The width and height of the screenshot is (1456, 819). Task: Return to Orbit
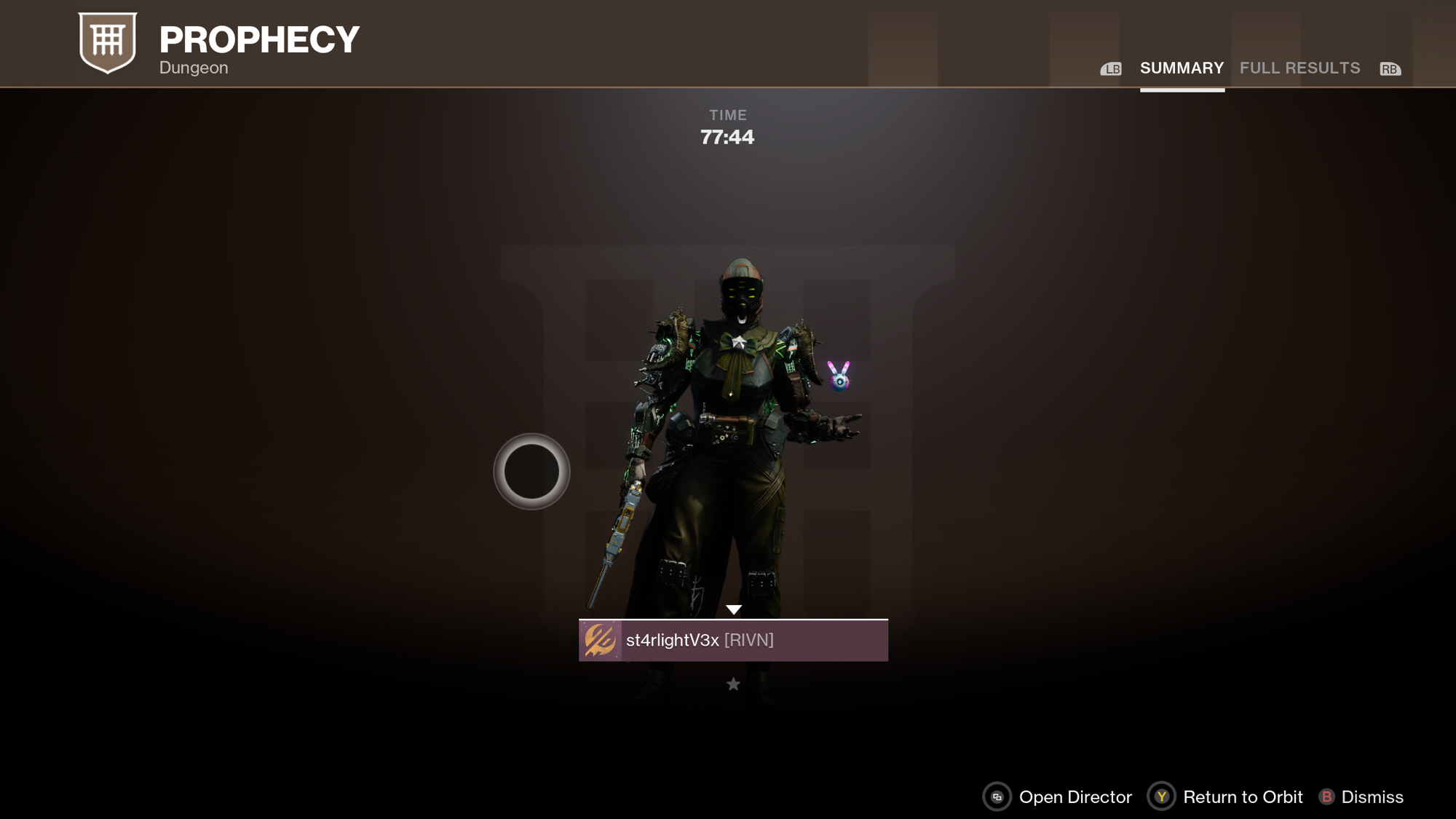pyautogui.click(x=1225, y=797)
